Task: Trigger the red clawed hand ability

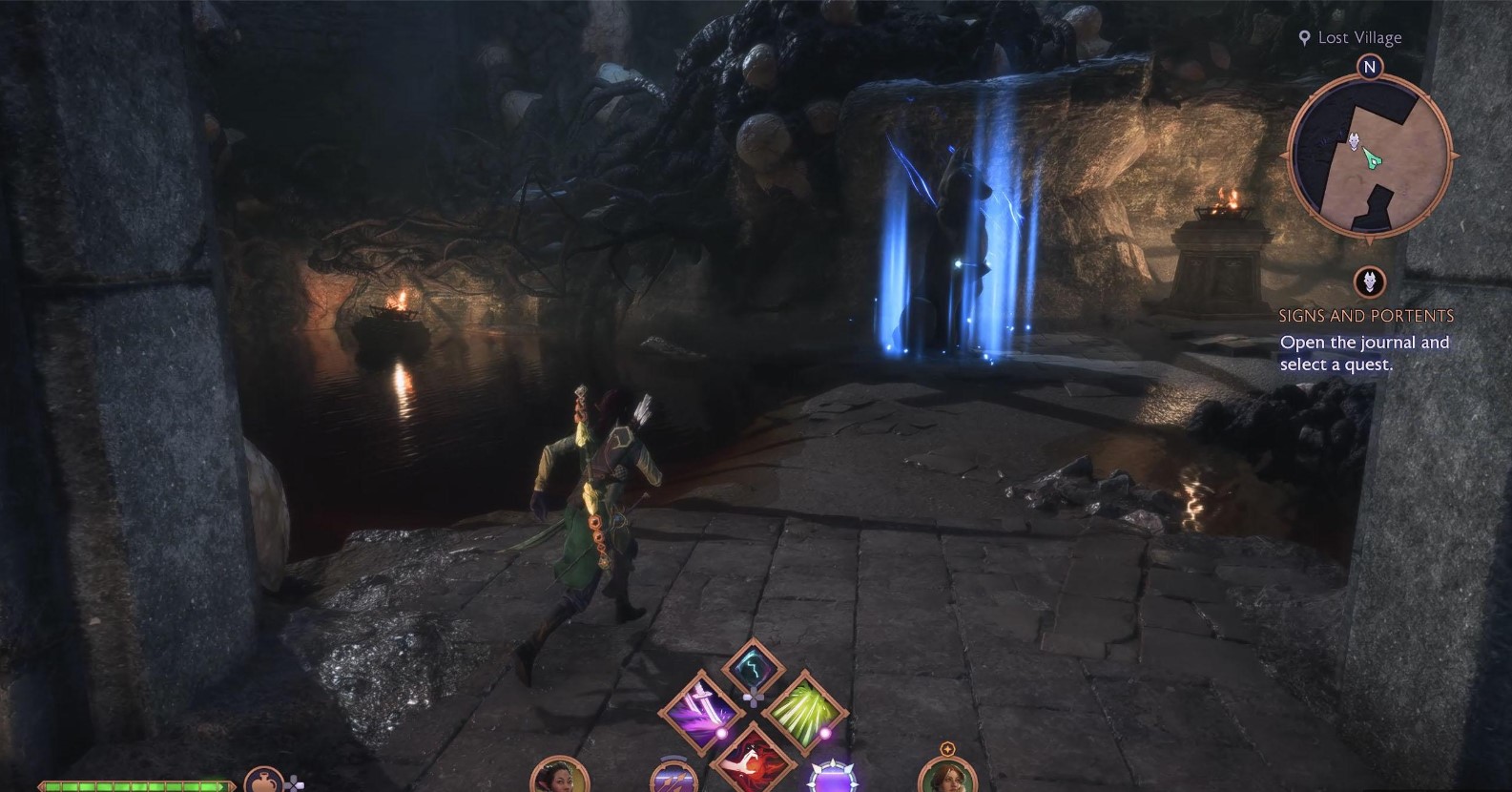Action: [x=753, y=759]
